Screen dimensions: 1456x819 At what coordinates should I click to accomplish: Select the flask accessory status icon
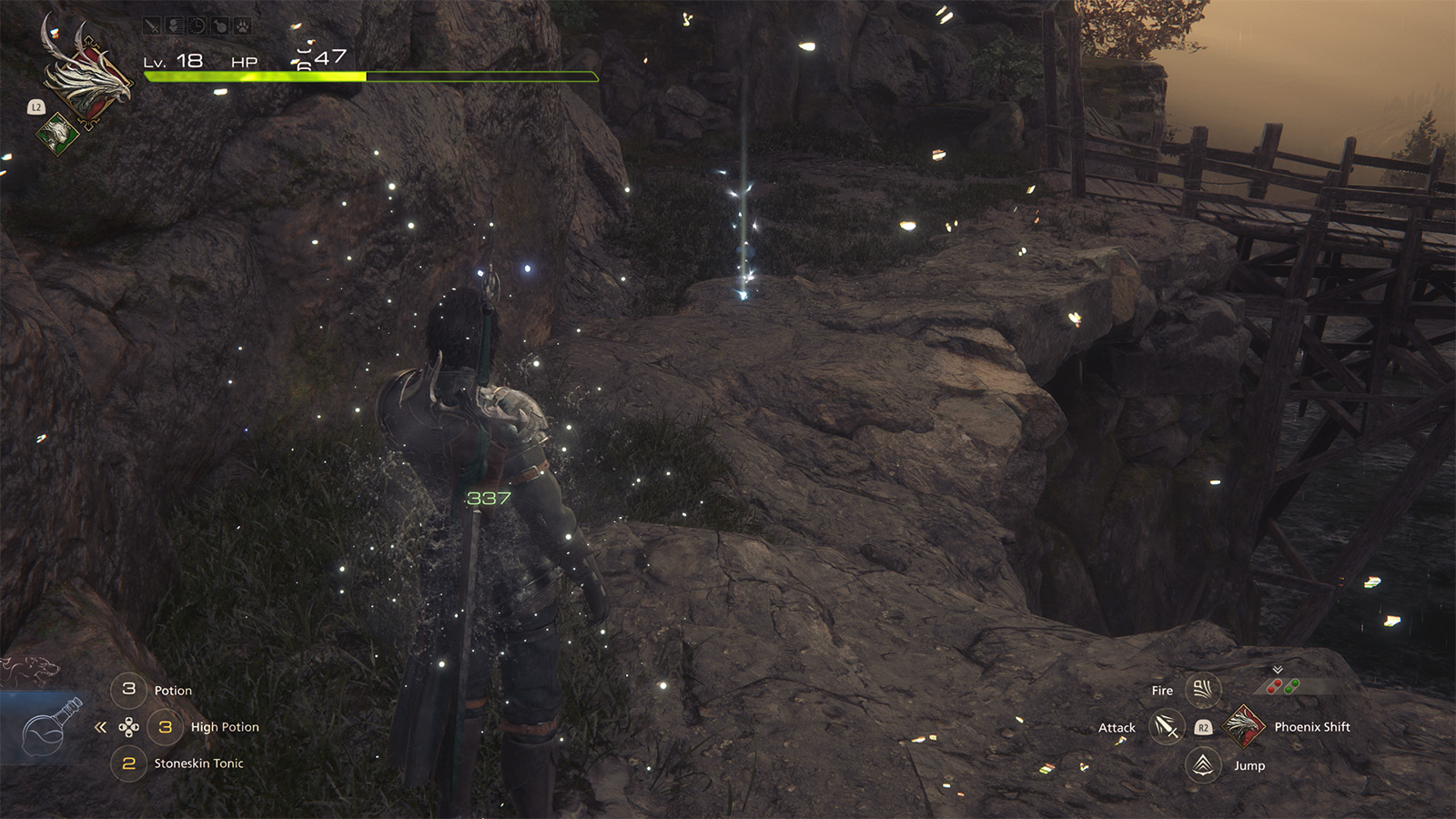[x=220, y=26]
